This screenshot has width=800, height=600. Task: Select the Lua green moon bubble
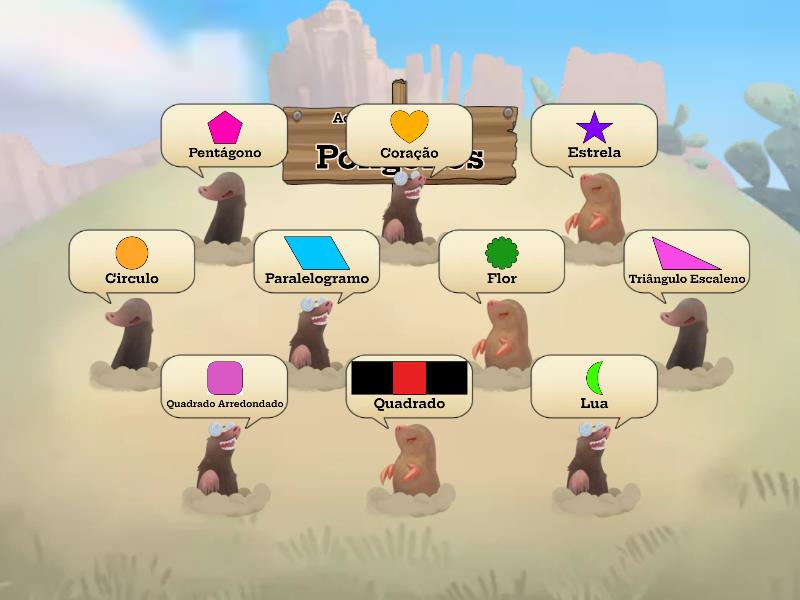click(x=594, y=386)
